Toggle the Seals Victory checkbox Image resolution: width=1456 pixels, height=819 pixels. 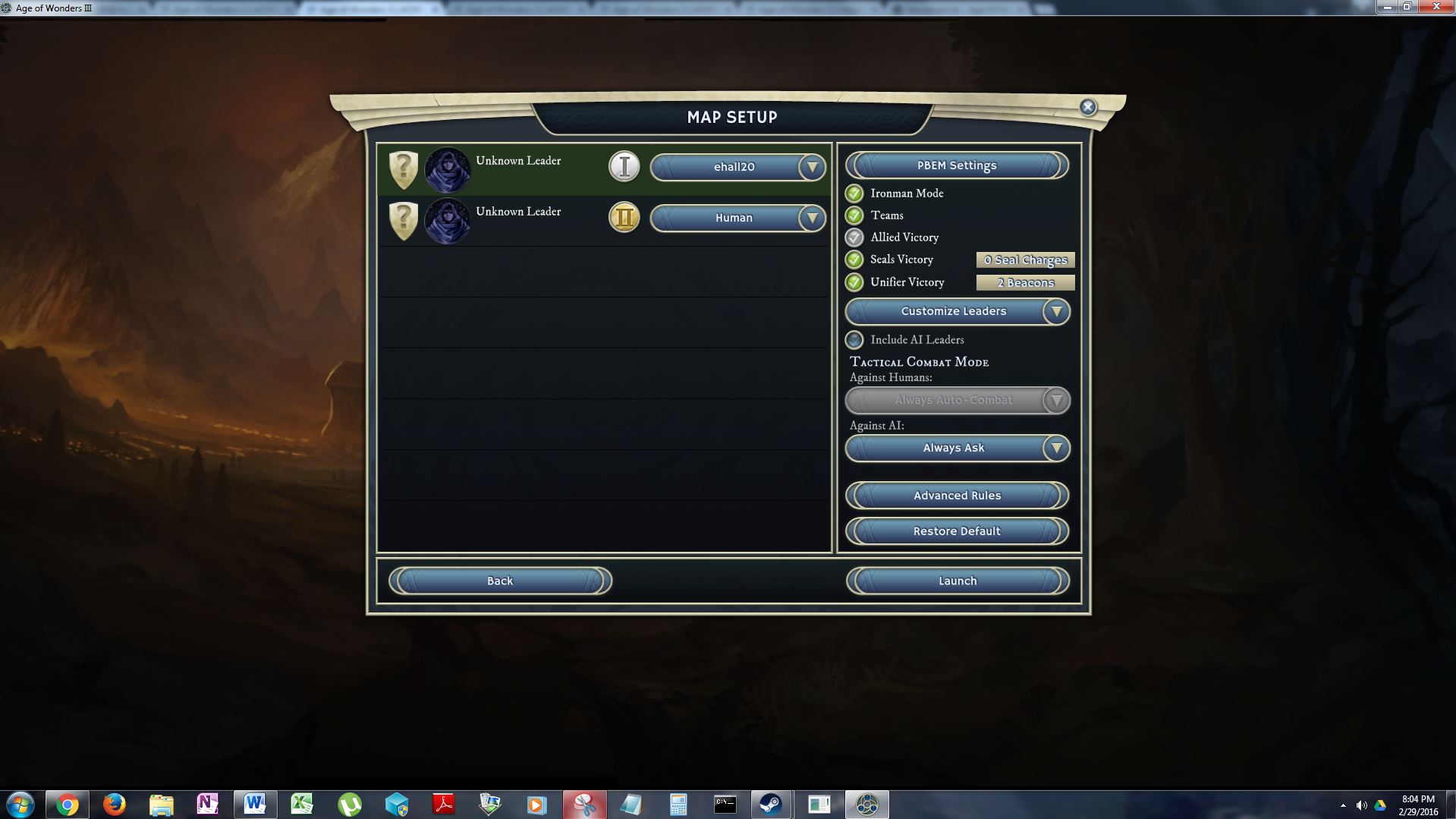coord(854,260)
